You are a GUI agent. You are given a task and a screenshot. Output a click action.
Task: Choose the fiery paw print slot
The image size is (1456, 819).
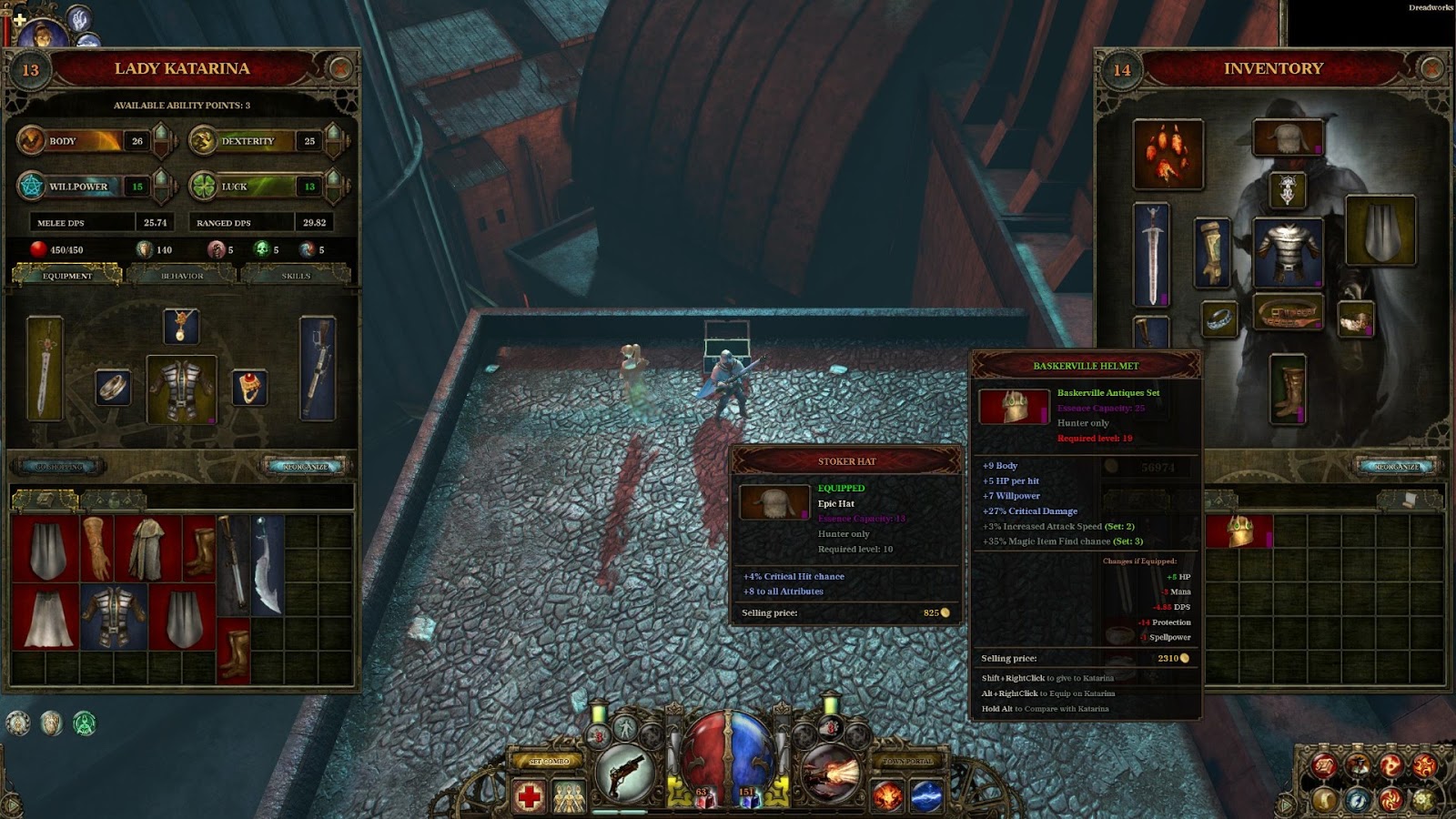(x=1168, y=154)
